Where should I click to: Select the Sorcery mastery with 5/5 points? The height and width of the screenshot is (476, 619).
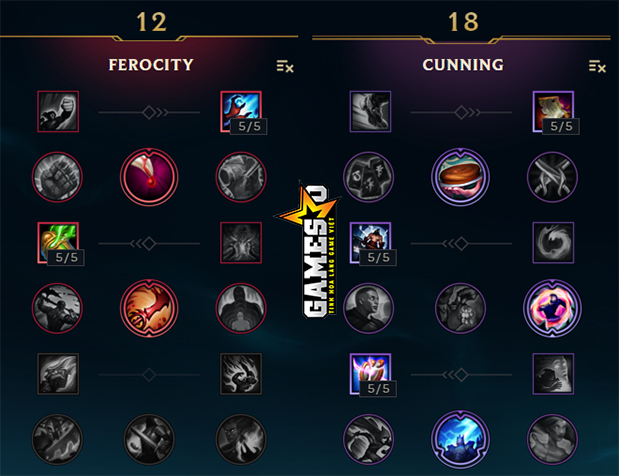click(239, 111)
